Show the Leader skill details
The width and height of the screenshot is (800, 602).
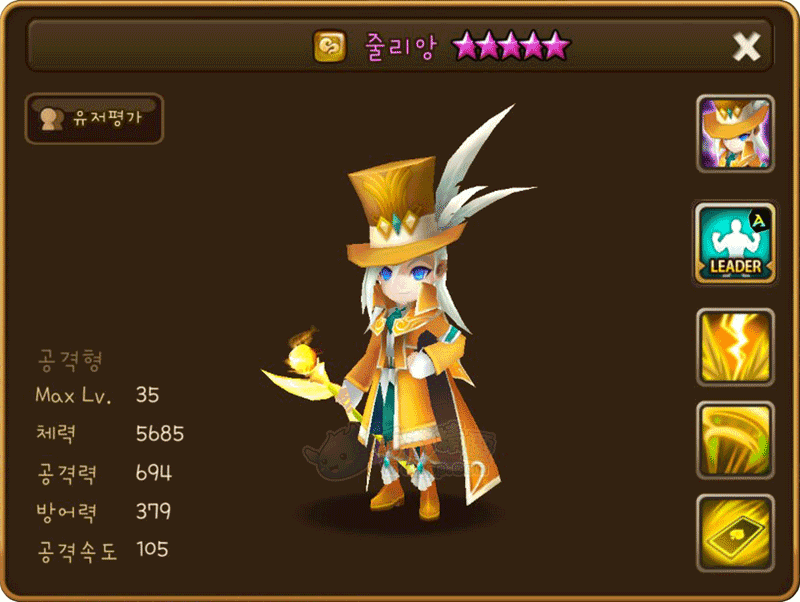coord(735,243)
